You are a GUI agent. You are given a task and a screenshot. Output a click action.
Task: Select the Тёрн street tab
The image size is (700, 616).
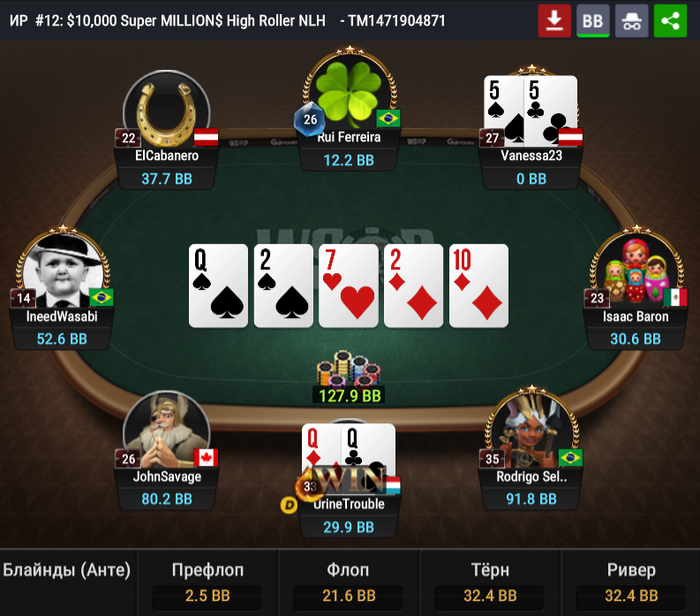coord(490,582)
